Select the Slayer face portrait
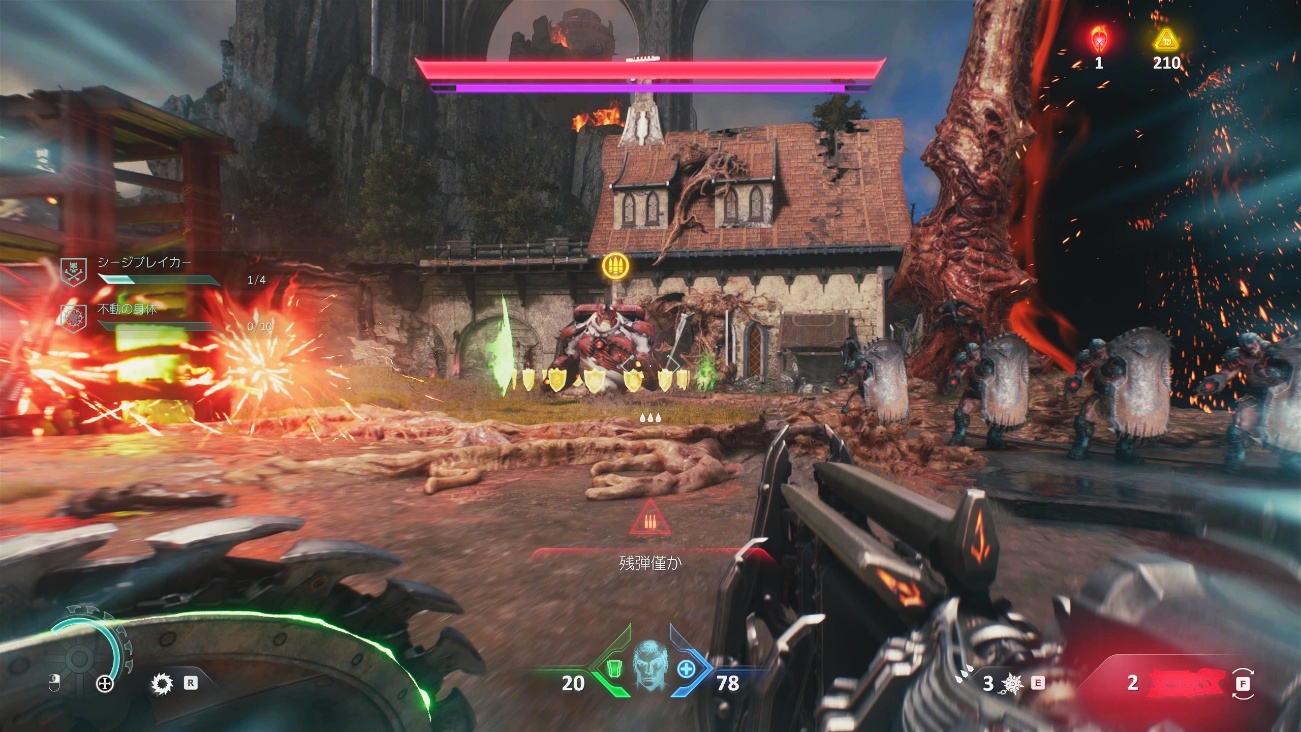1301x732 pixels. pos(650,662)
